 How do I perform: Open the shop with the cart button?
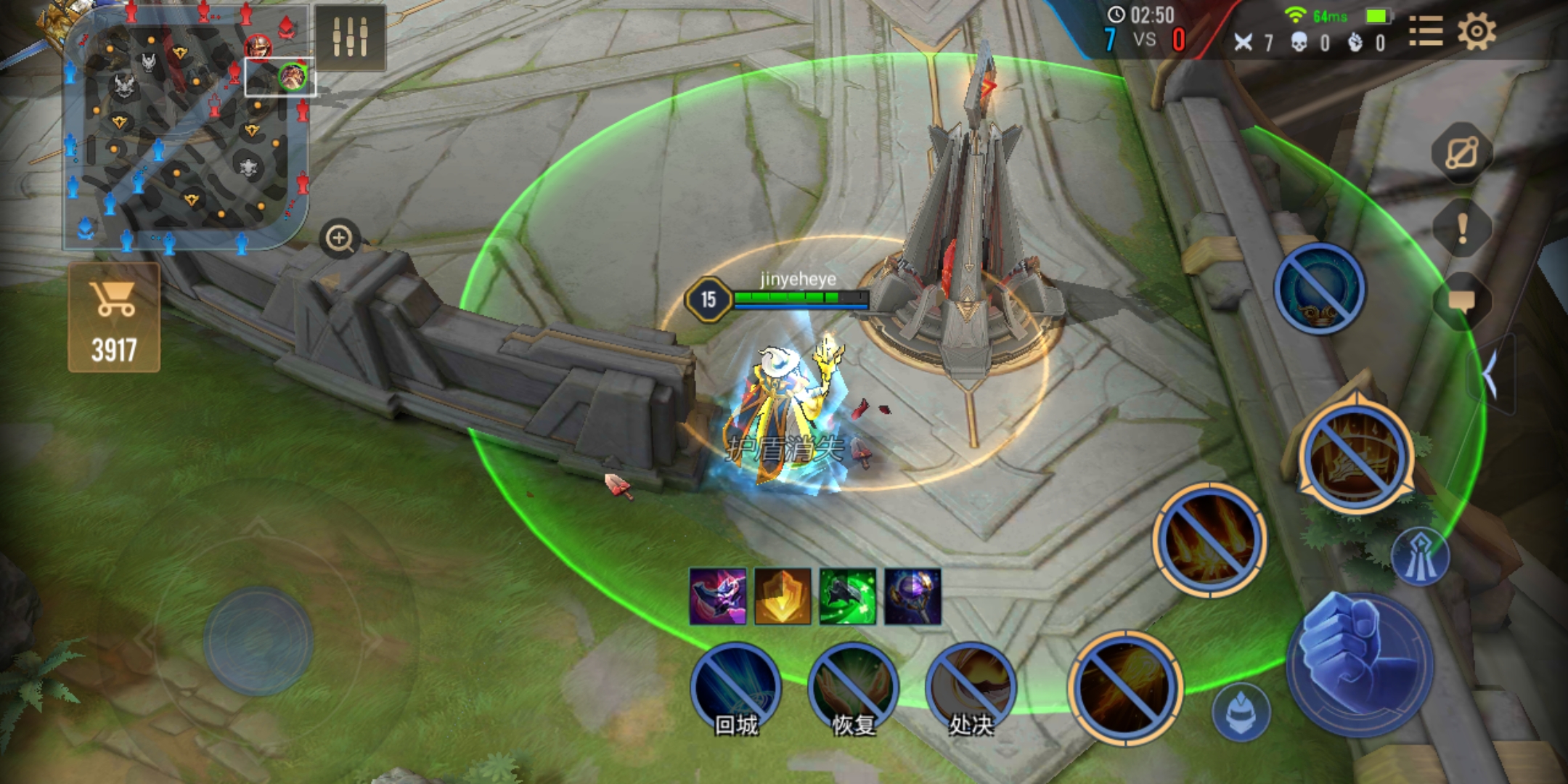tap(114, 318)
